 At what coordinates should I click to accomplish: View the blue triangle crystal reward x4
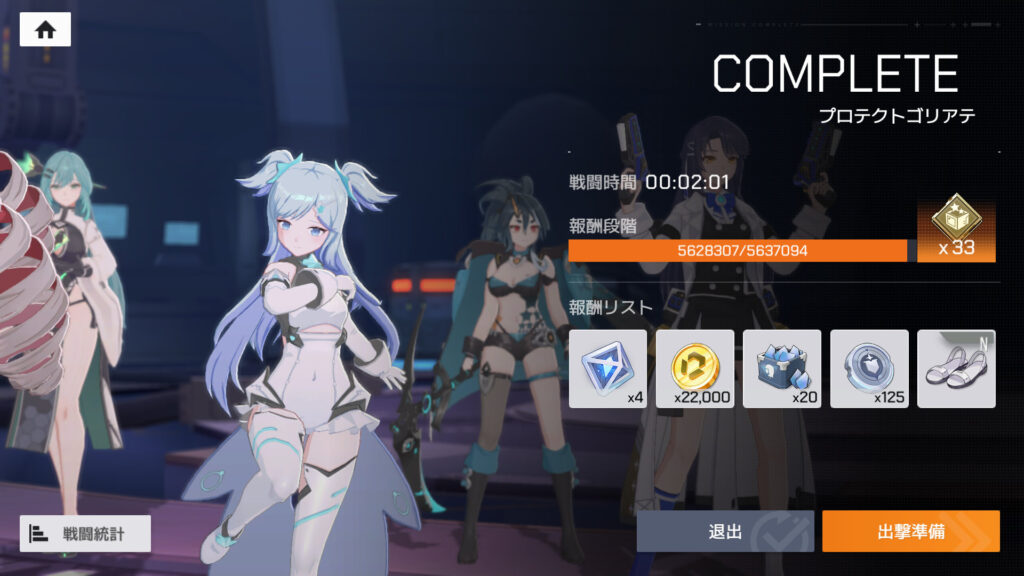[x=608, y=368]
